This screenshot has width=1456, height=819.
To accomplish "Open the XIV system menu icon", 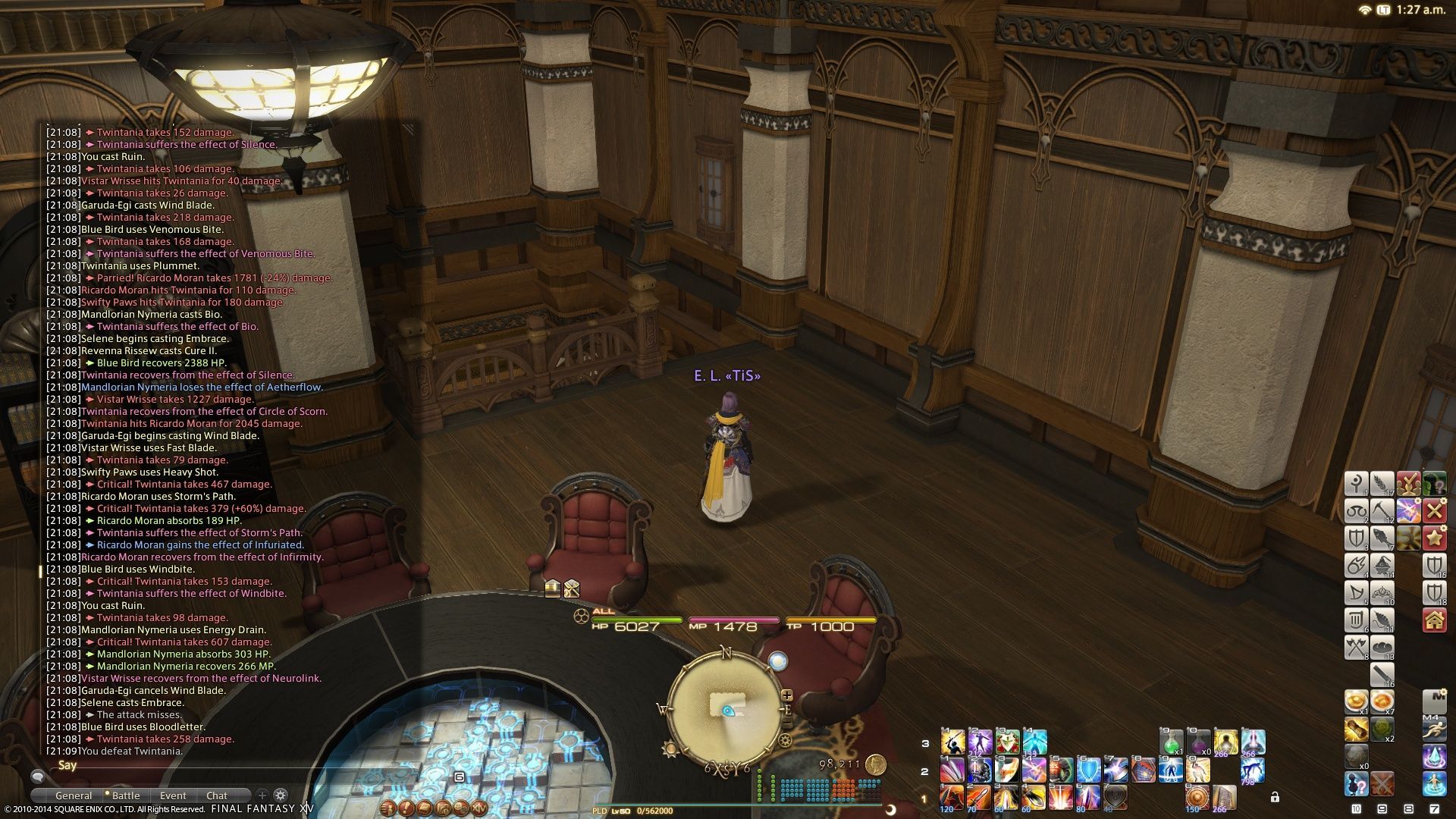I will (x=479, y=808).
